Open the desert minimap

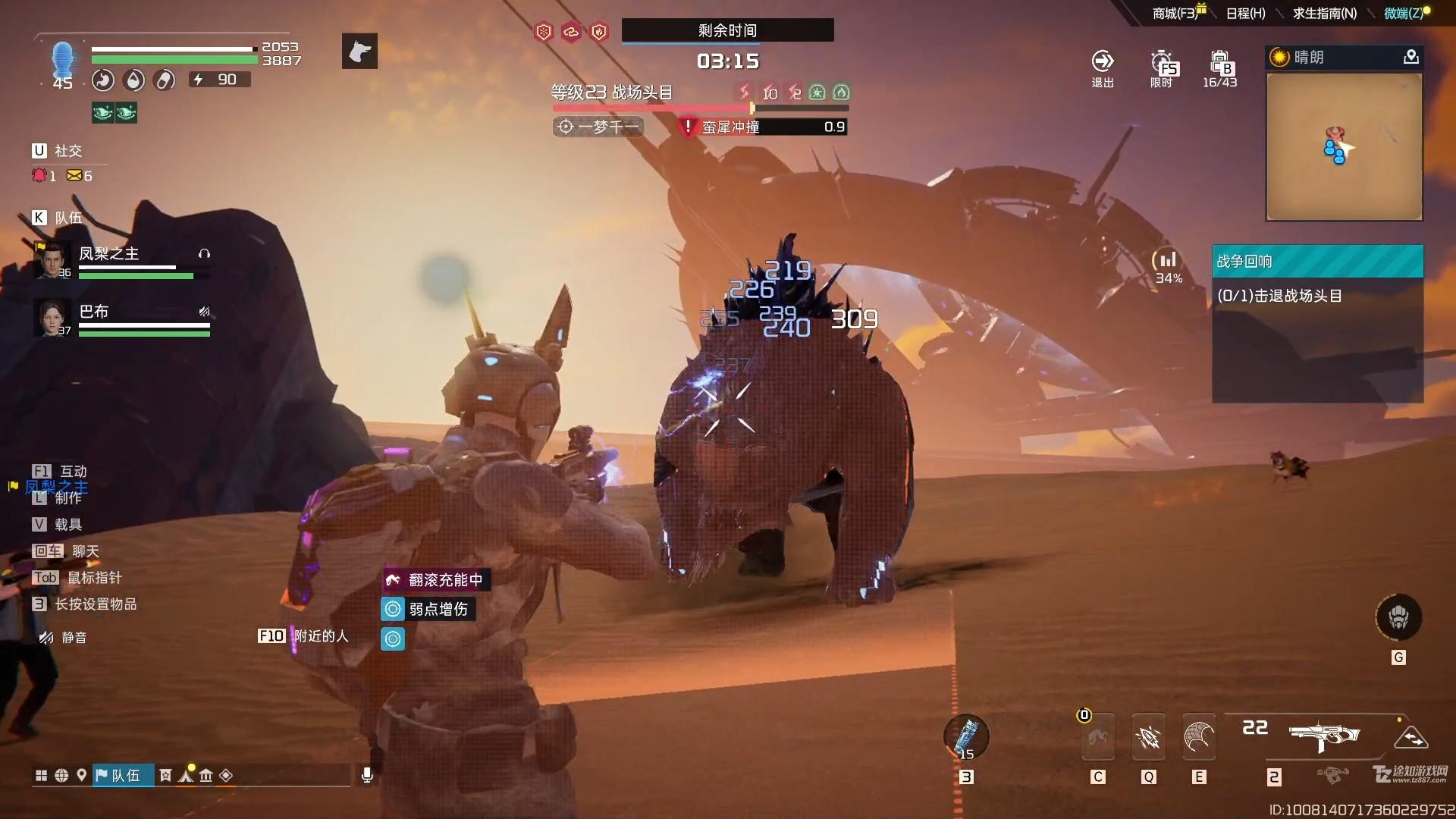click(1344, 147)
